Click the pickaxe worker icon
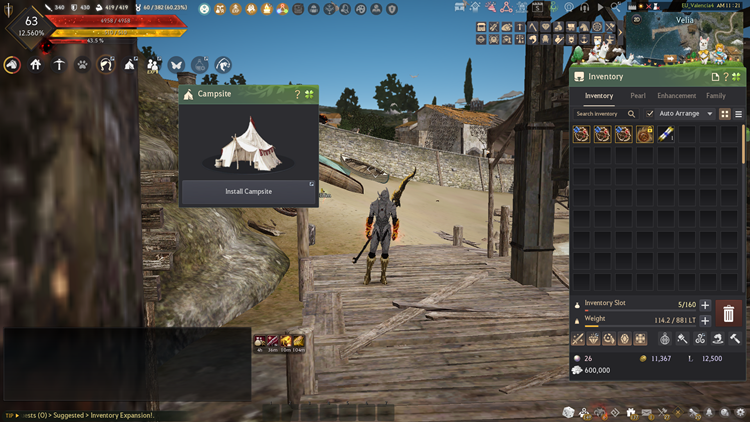The height and width of the screenshot is (422, 750). coord(59,65)
